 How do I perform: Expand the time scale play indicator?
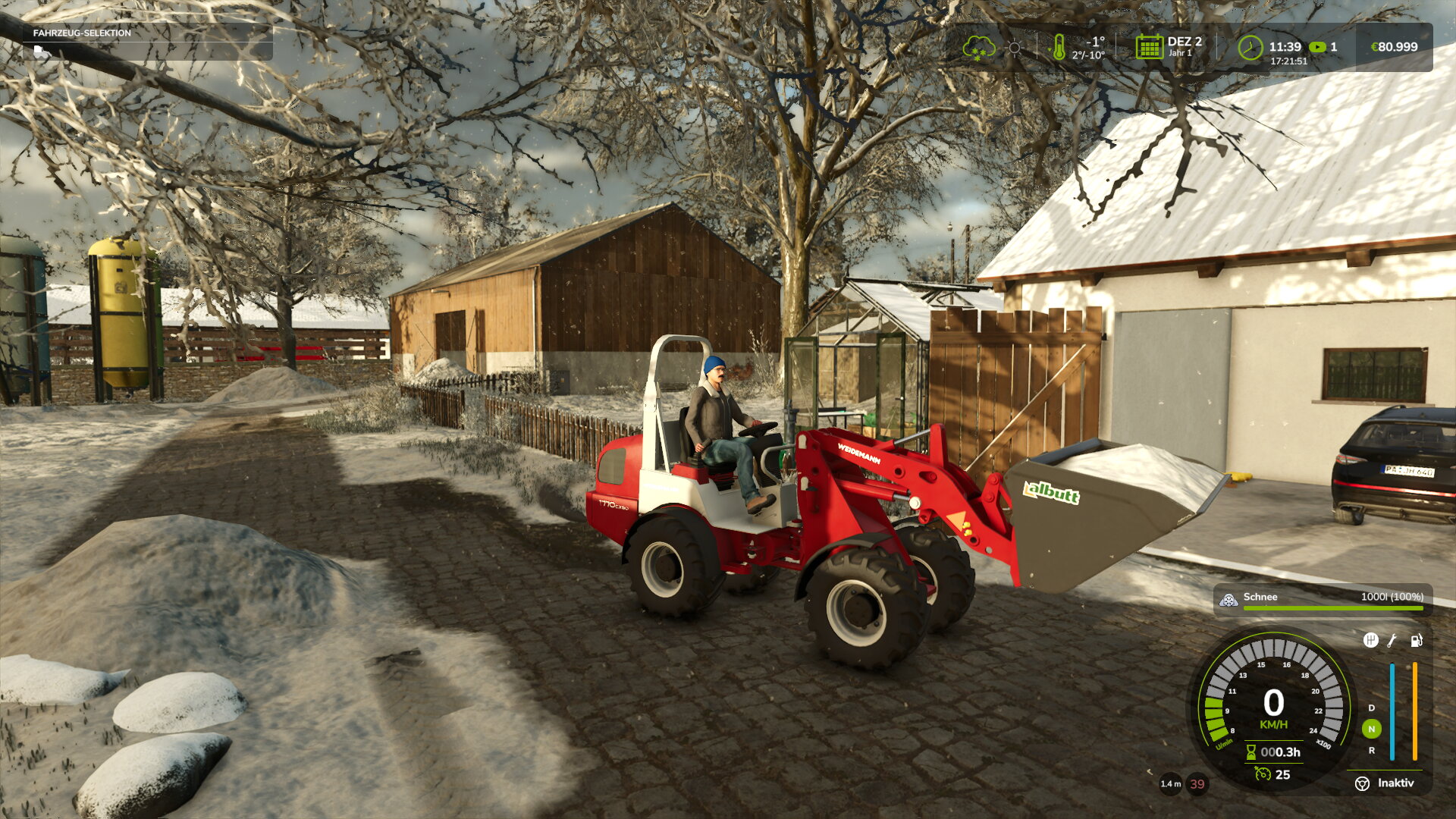pos(1316,47)
